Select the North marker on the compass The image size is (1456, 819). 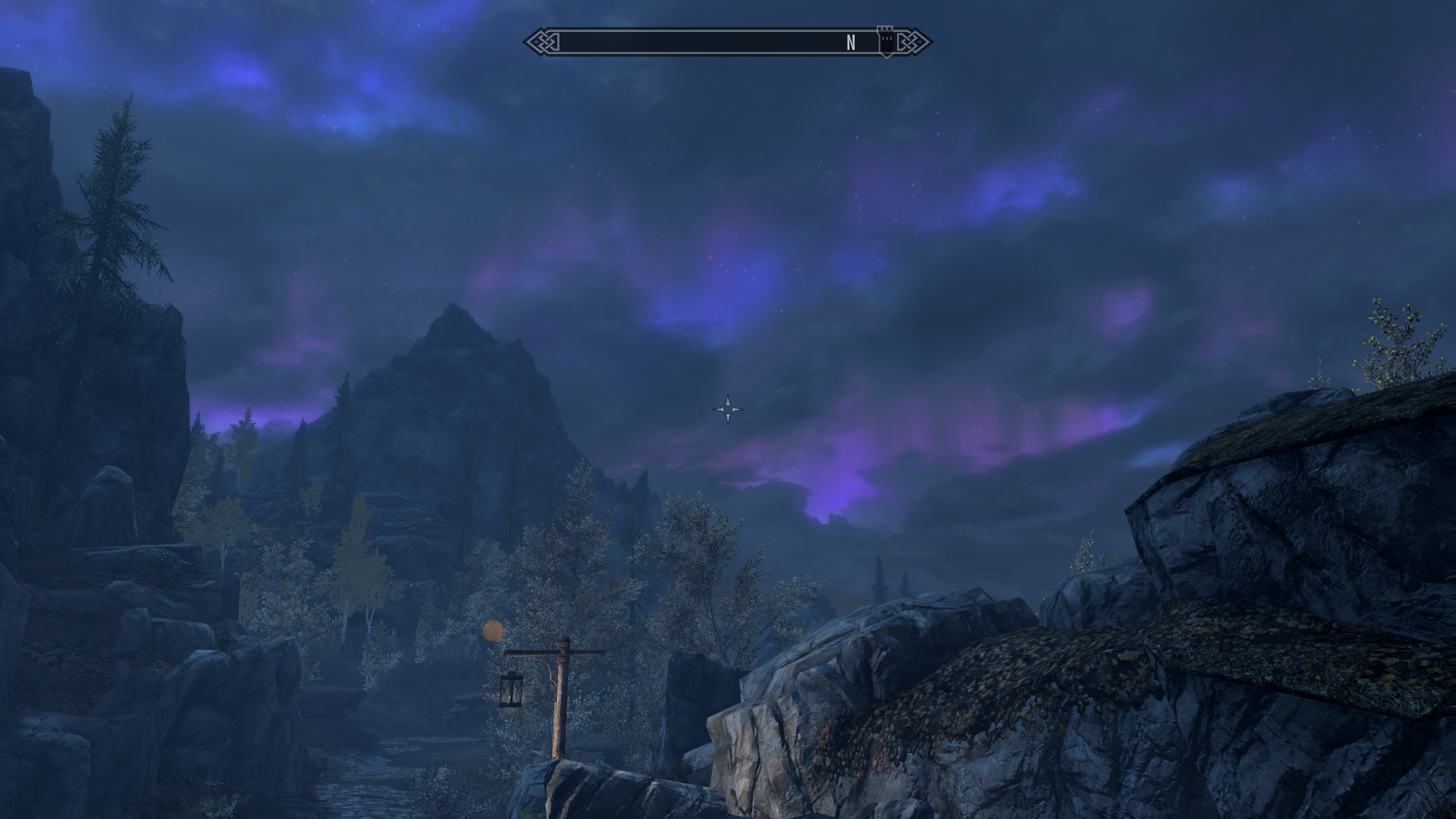pos(851,43)
